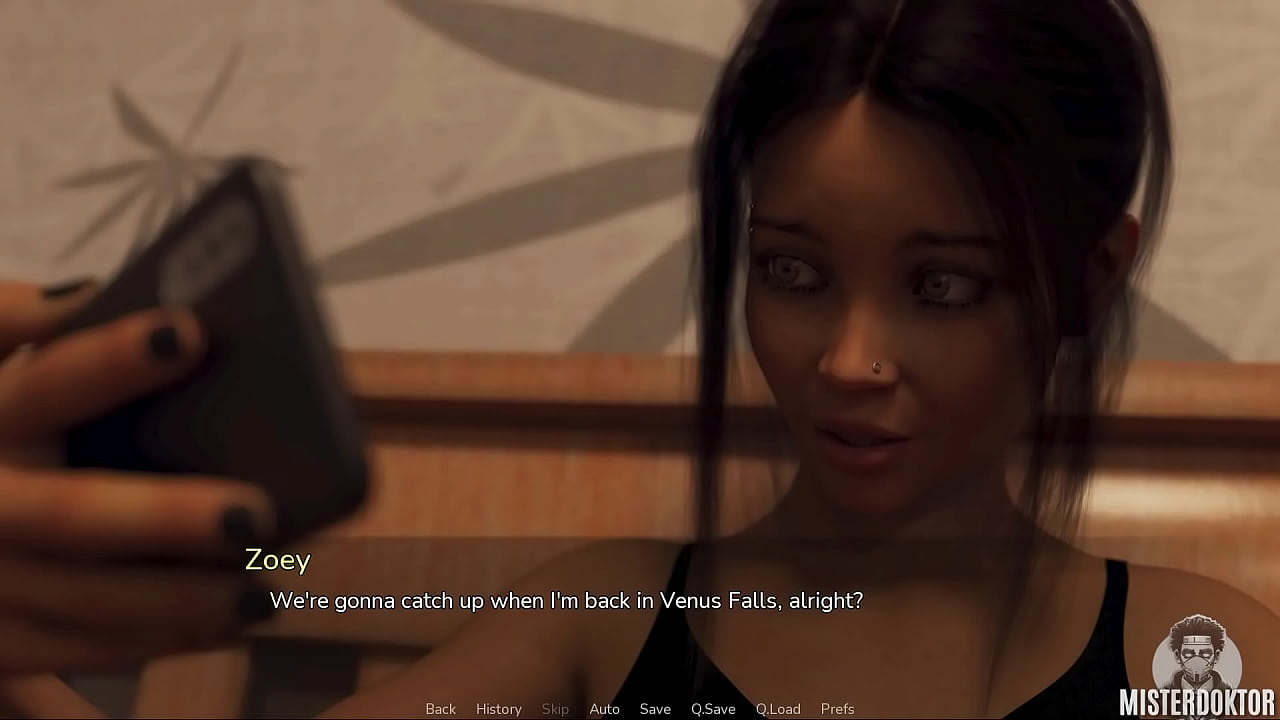1280x720 pixels.
Task: Open preferences via the Prefs label
Action: 838,708
